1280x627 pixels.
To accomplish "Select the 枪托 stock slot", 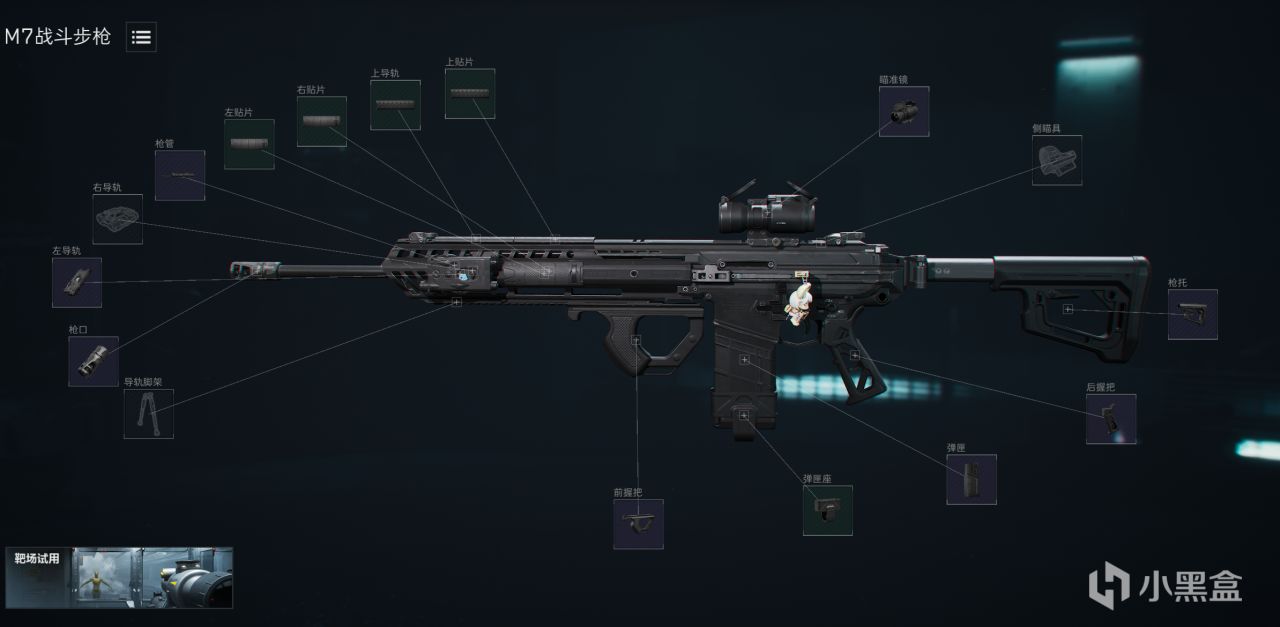I will pyautogui.click(x=1193, y=314).
